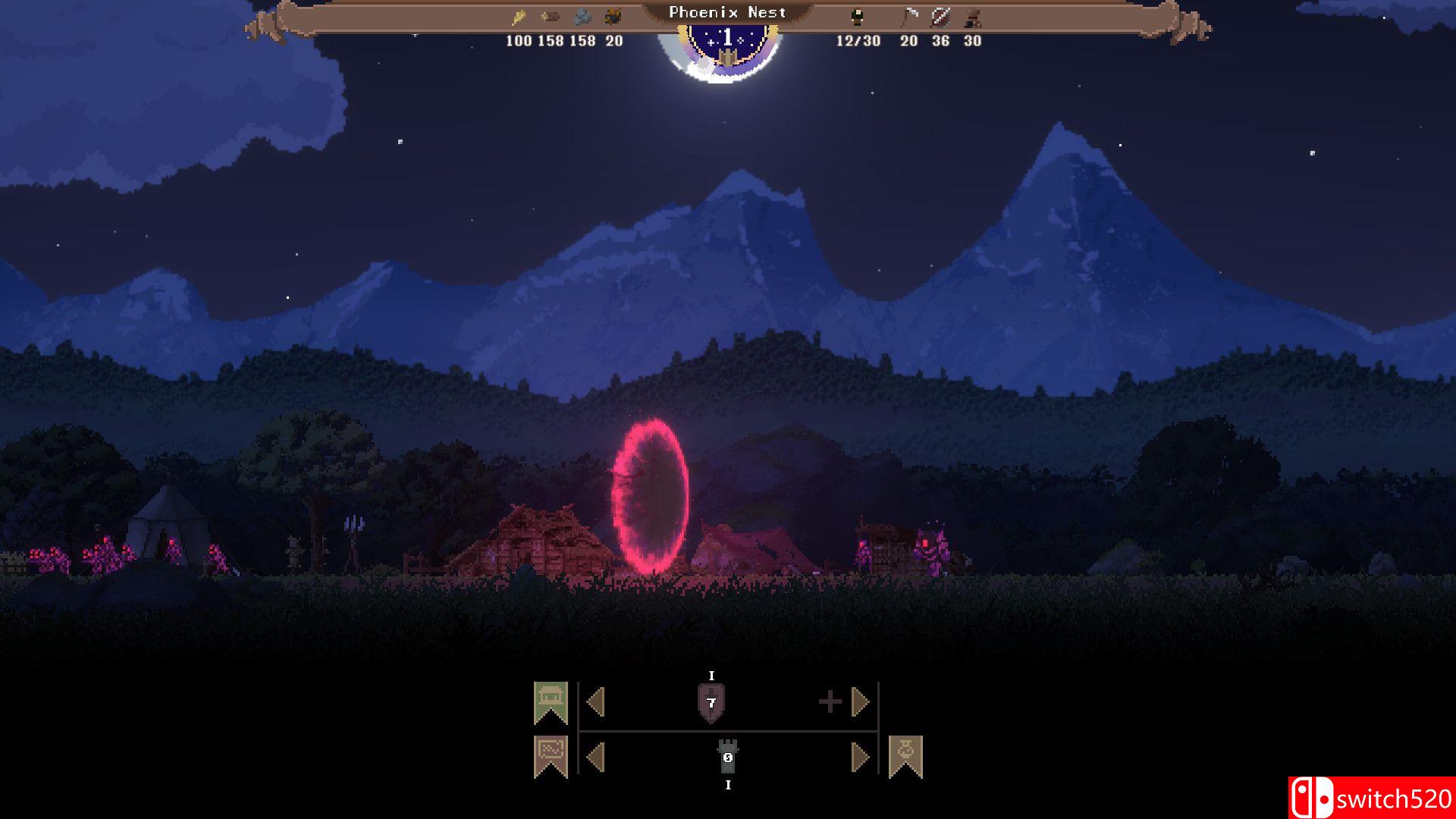The image size is (1456, 819).
Task: Click the shield unit marked 7
Action: tap(711, 701)
